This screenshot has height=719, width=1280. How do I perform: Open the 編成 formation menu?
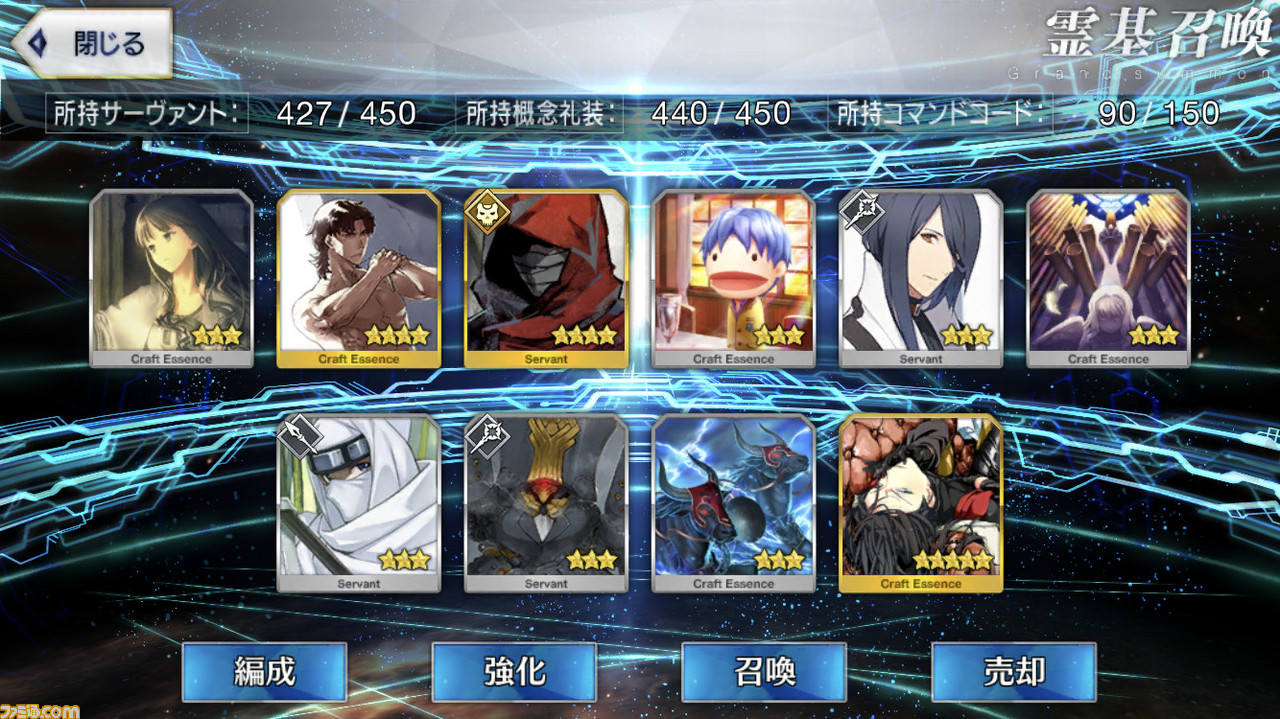pos(264,671)
